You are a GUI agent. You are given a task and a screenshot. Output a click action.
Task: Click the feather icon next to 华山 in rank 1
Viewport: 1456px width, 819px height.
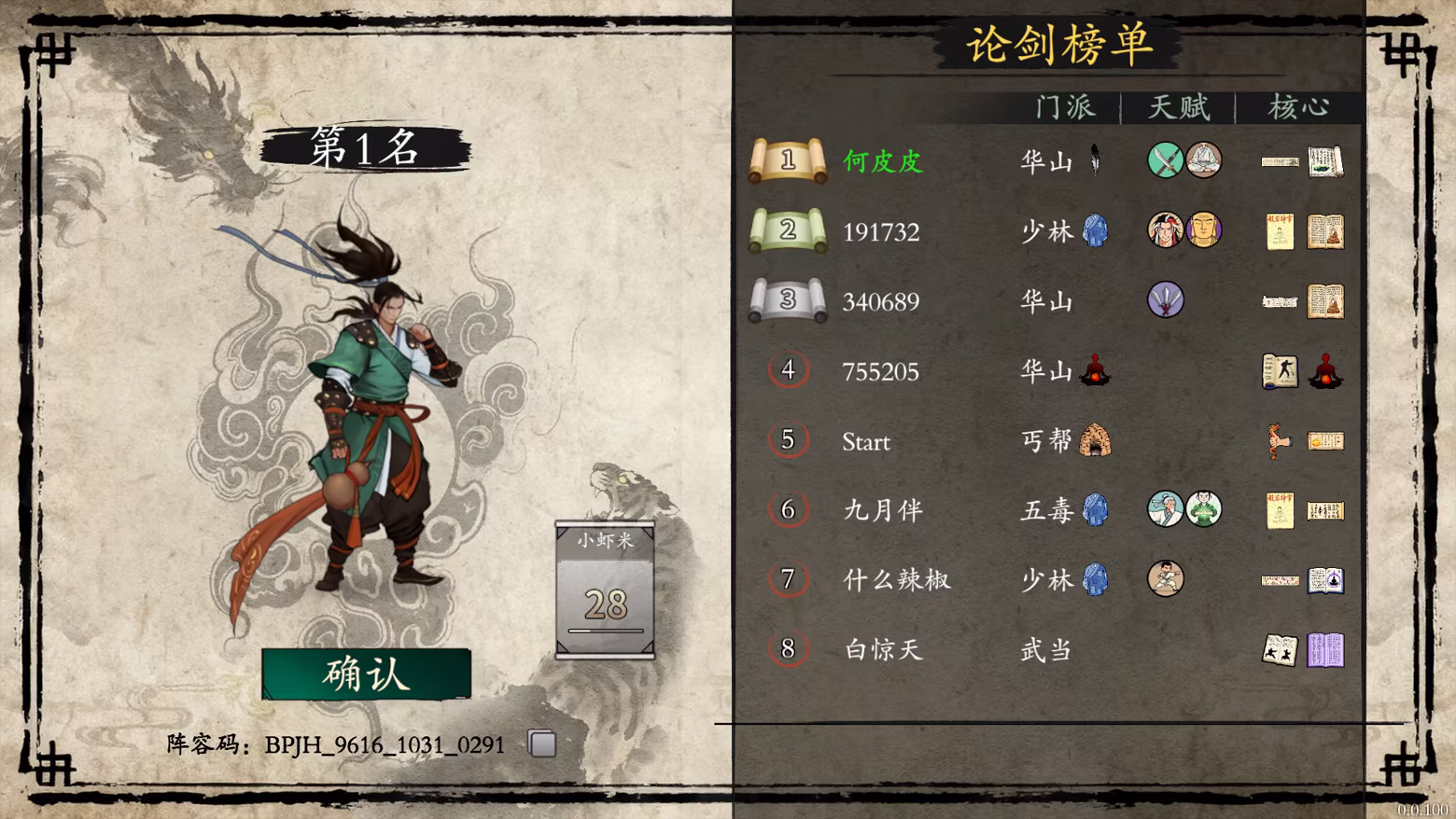click(x=1094, y=160)
